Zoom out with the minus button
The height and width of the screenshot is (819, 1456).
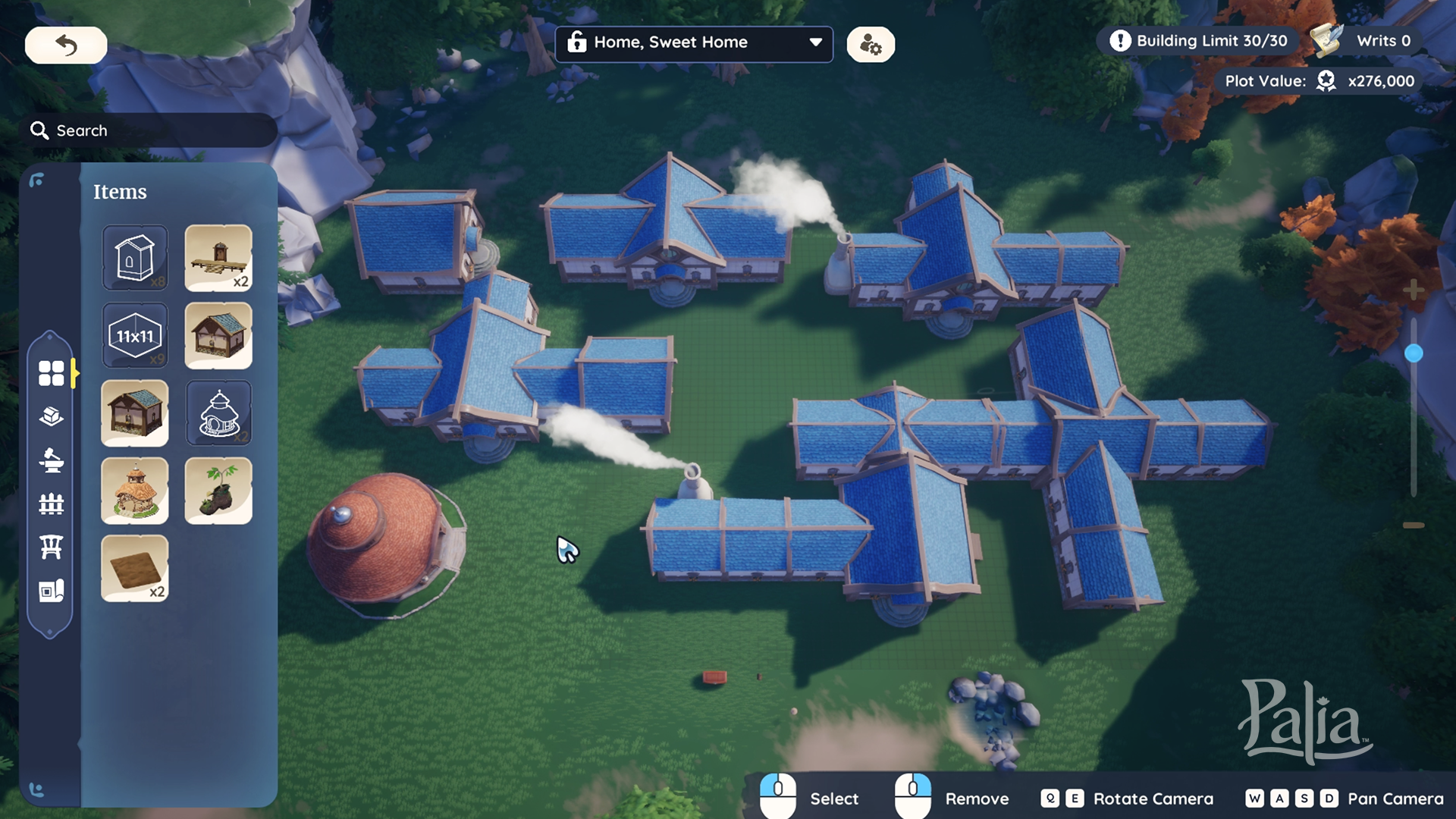(1414, 525)
